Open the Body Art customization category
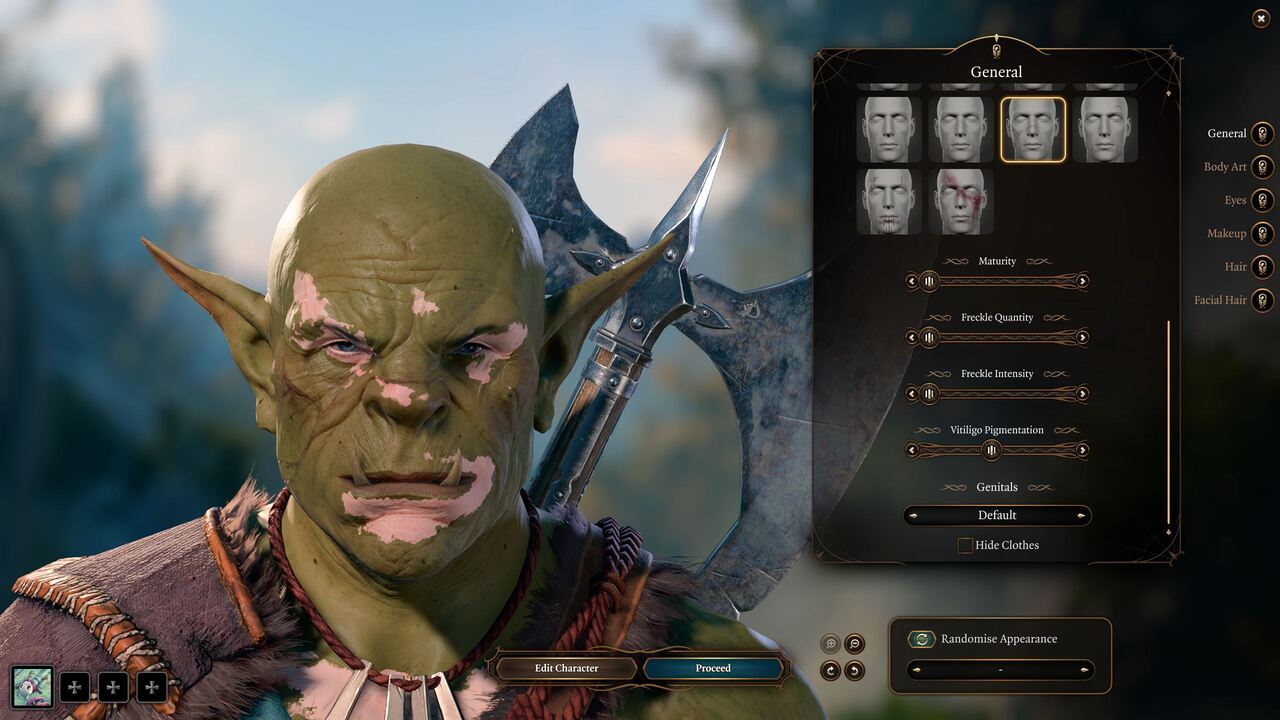The width and height of the screenshot is (1280, 720). (x=1224, y=167)
